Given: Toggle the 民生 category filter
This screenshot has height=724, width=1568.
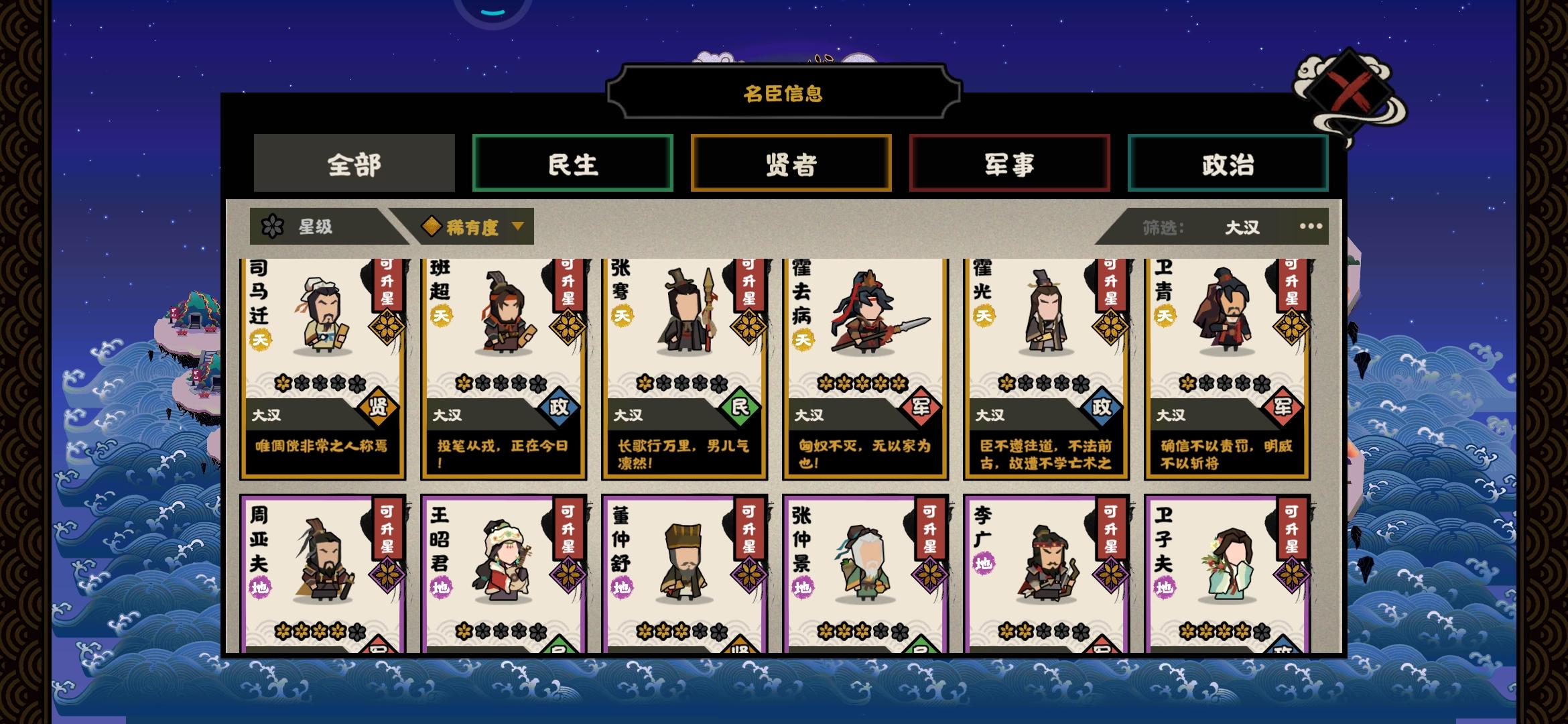Looking at the screenshot, I should (573, 163).
